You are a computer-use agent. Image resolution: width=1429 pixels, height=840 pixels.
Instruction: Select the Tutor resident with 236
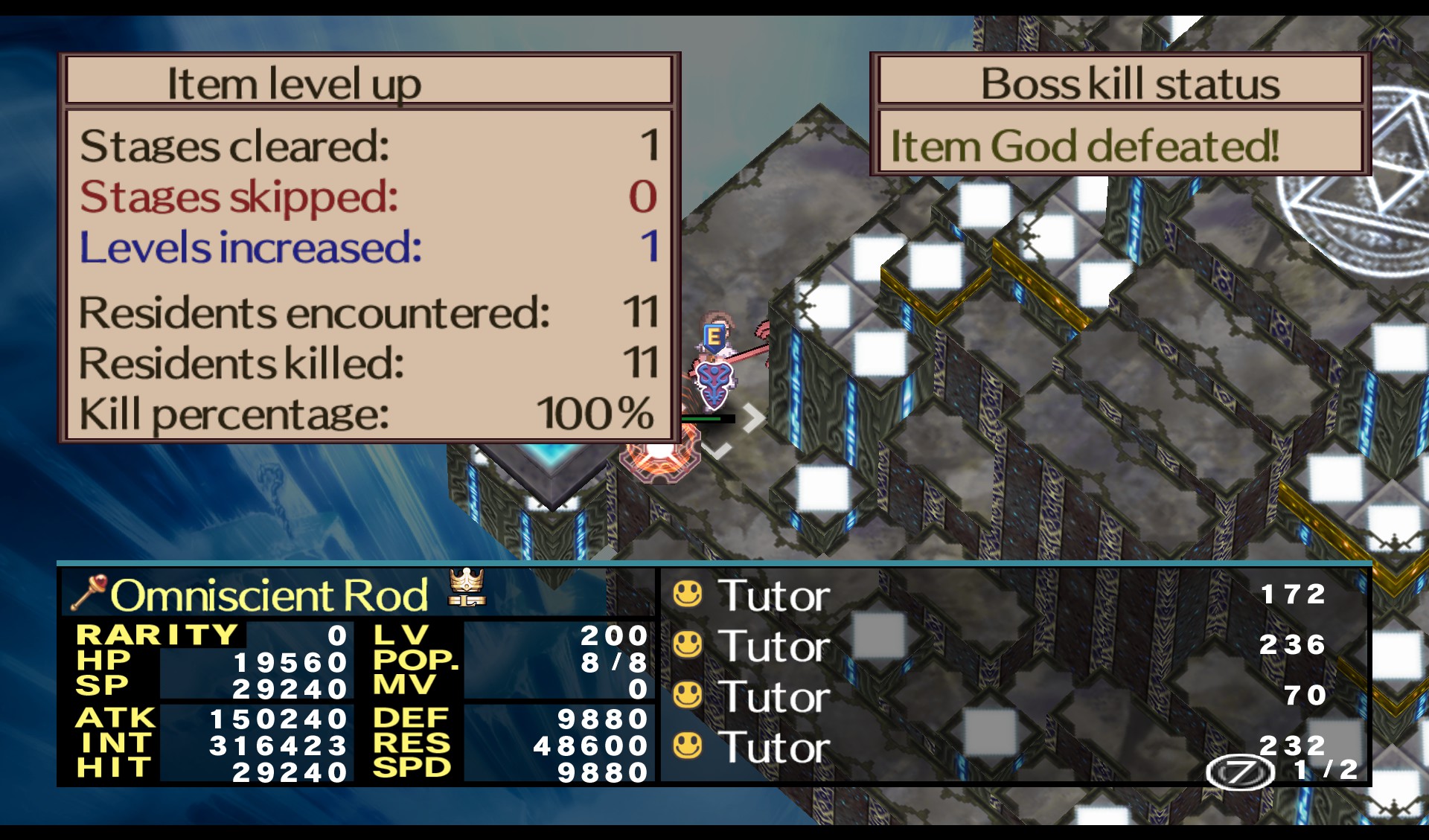click(774, 646)
